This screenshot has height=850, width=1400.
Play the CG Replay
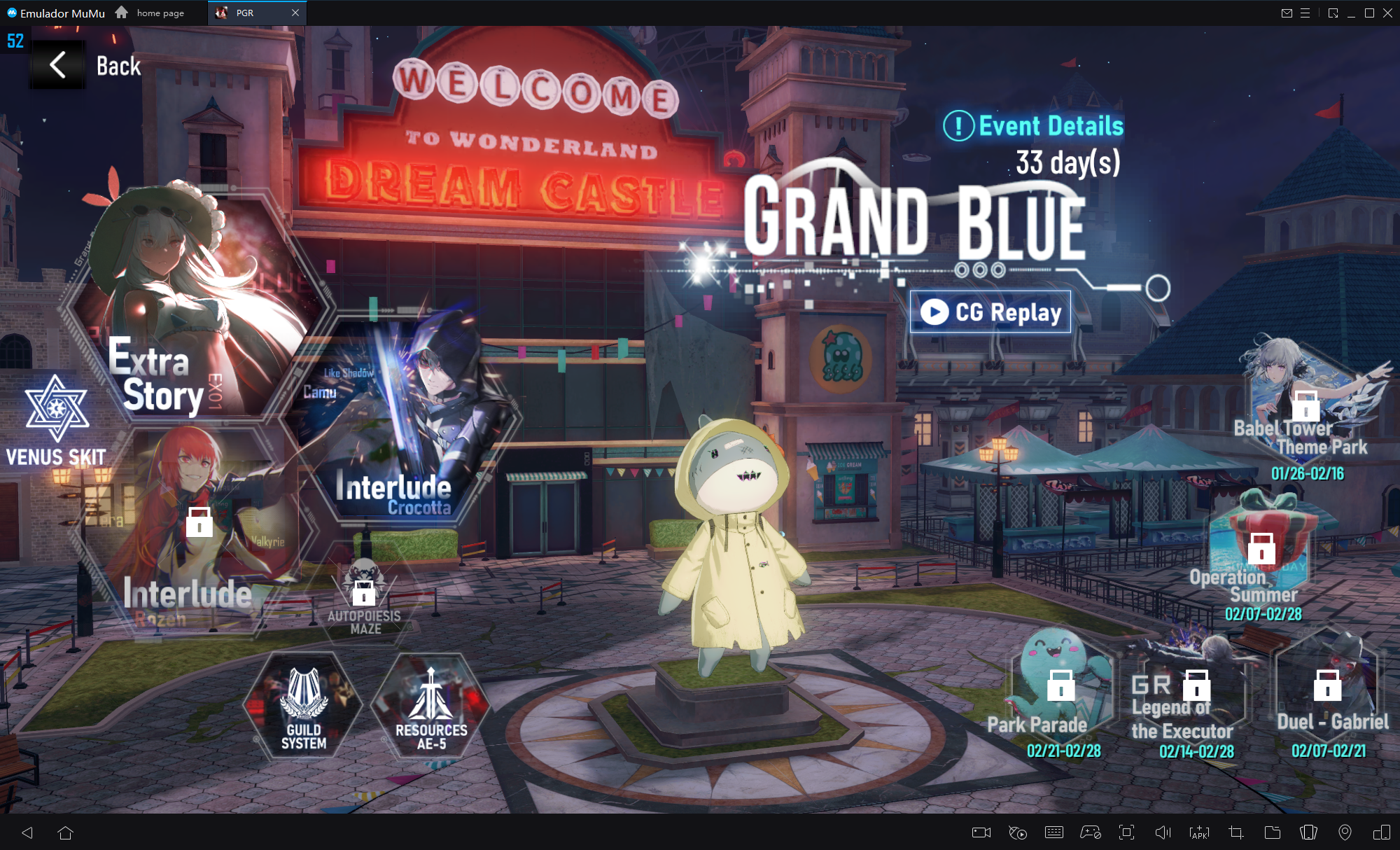(x=990, y=312)
